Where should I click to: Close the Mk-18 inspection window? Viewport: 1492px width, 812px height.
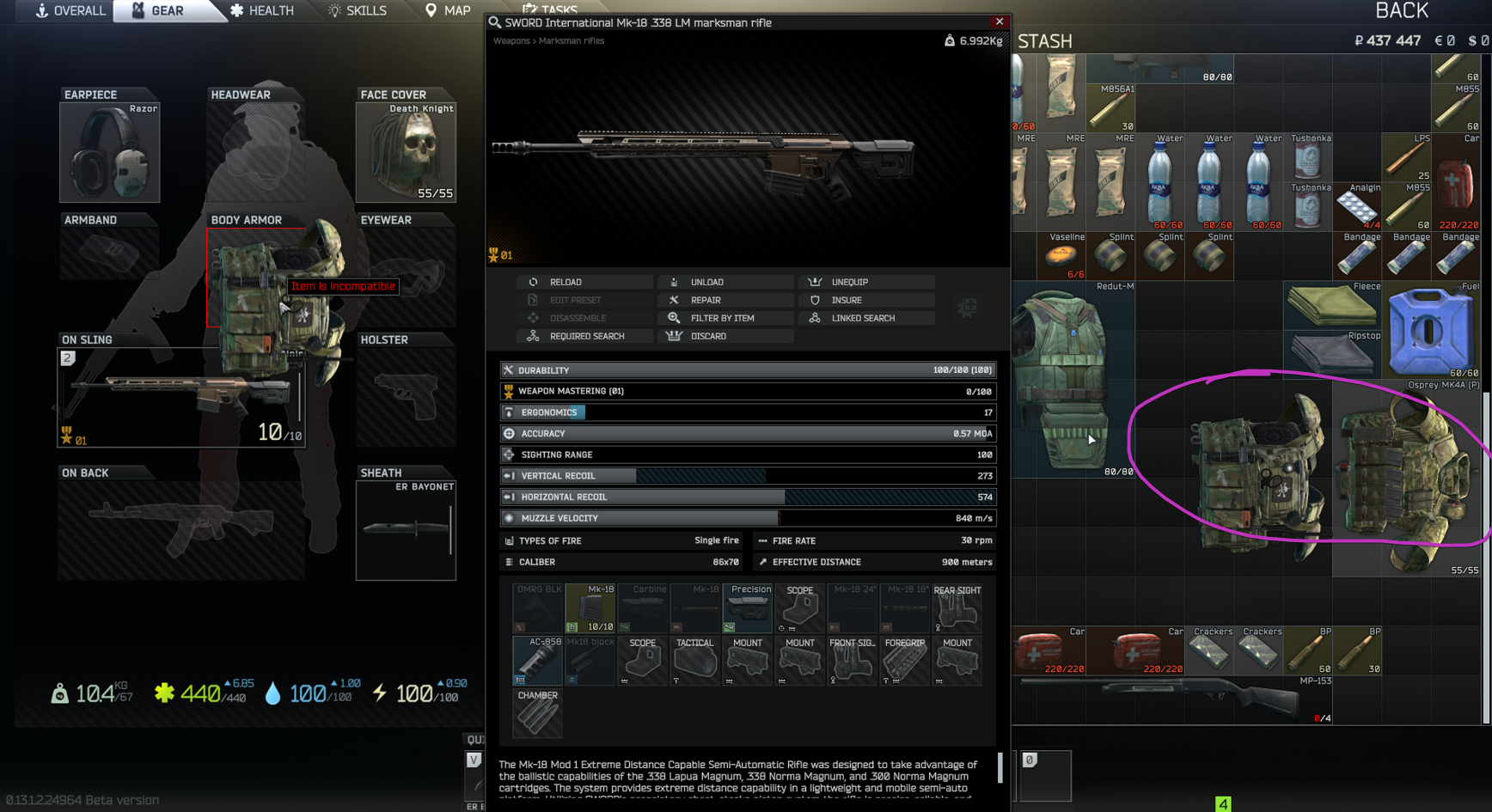tap(999, 21)
